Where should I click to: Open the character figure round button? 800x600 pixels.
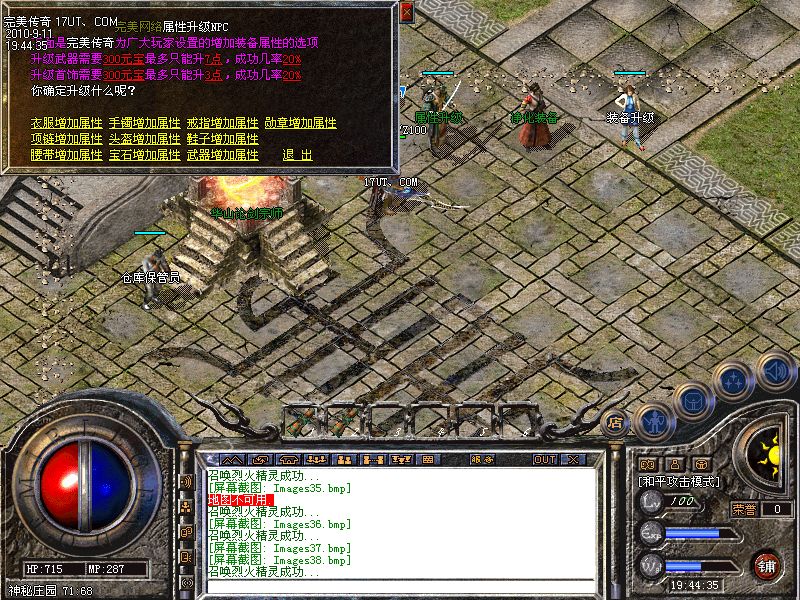point(653,421)
